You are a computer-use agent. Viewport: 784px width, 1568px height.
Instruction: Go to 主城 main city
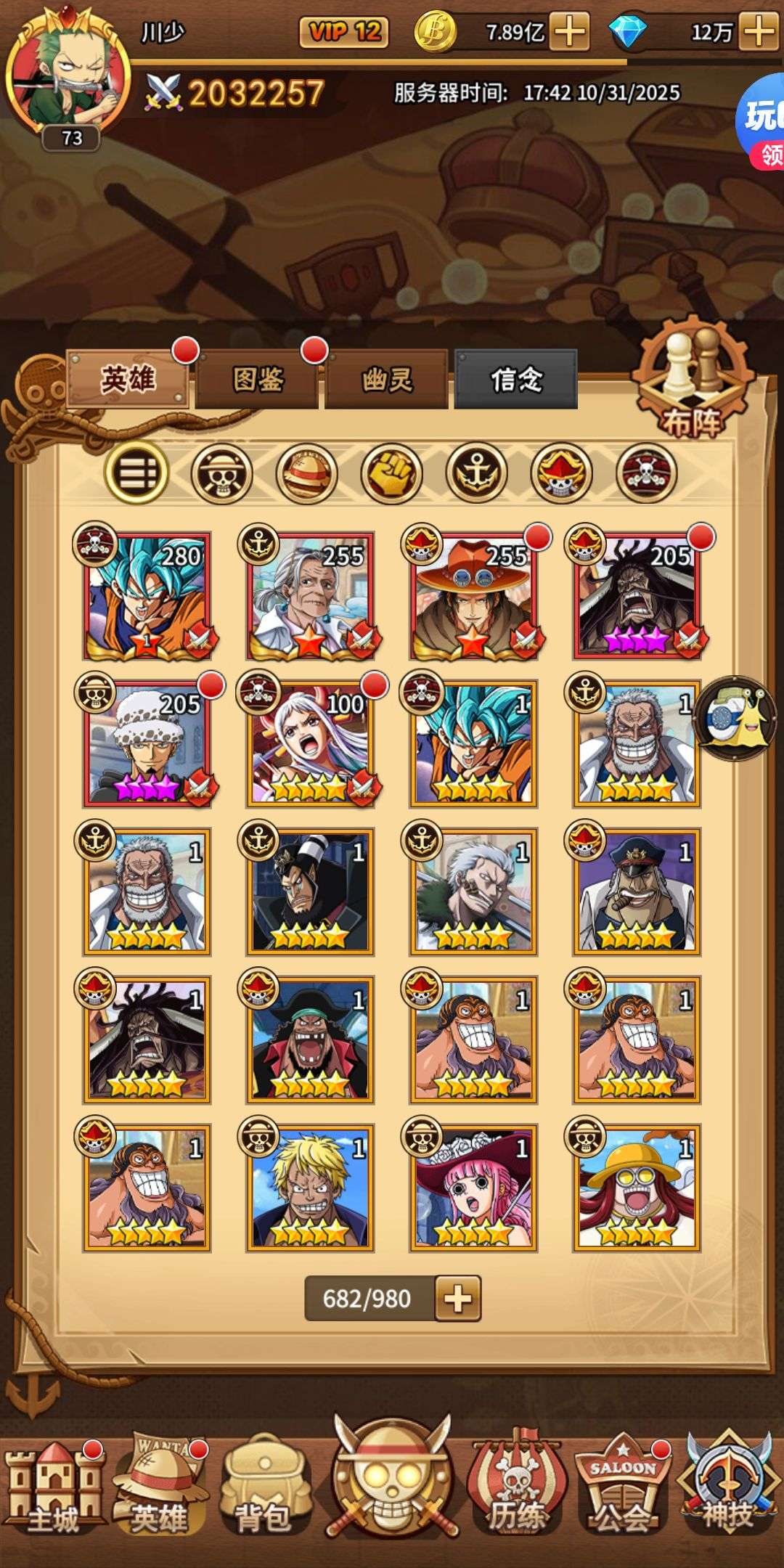pos(52,1490)
